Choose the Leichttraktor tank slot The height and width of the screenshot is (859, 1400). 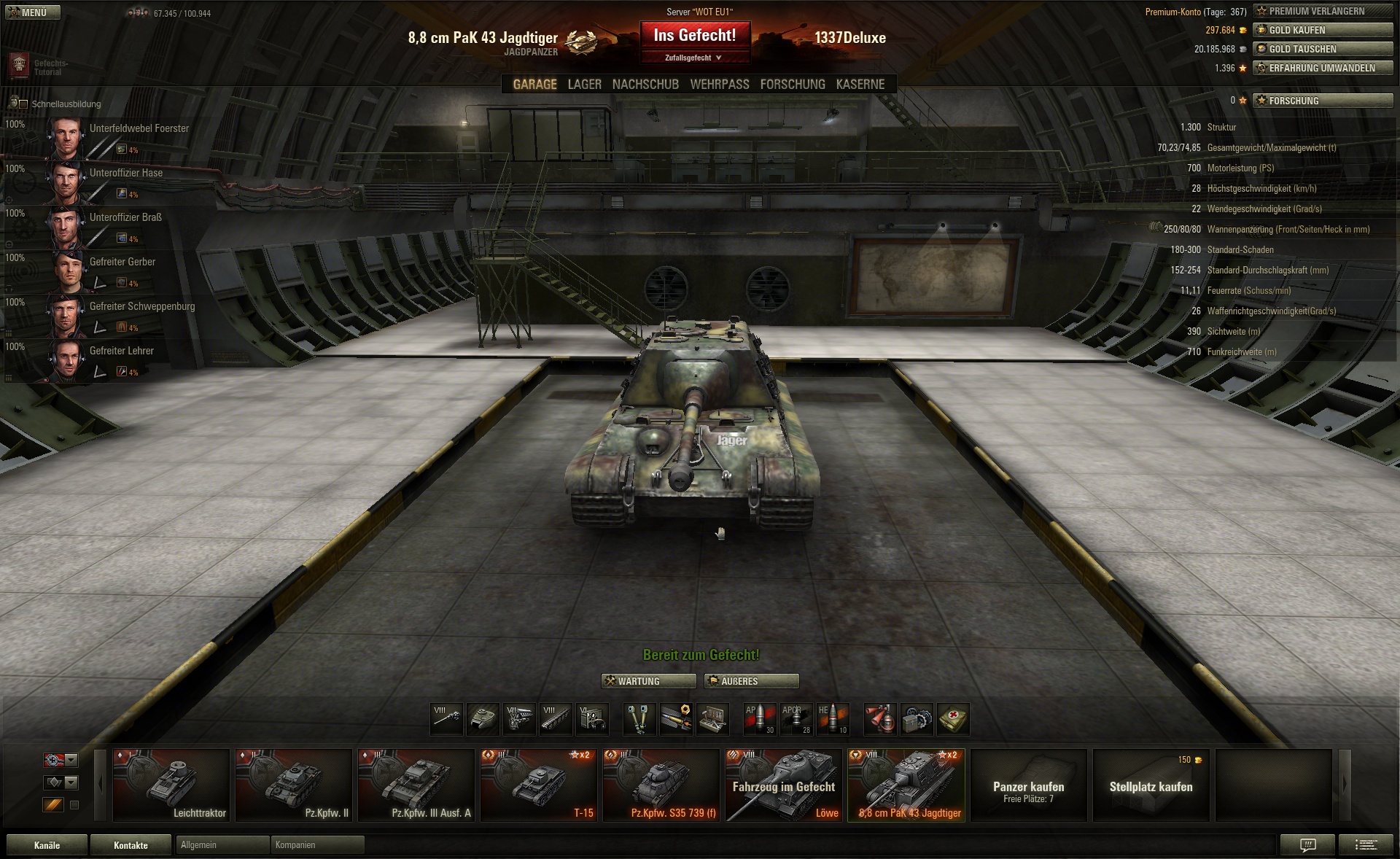(171, 785)
